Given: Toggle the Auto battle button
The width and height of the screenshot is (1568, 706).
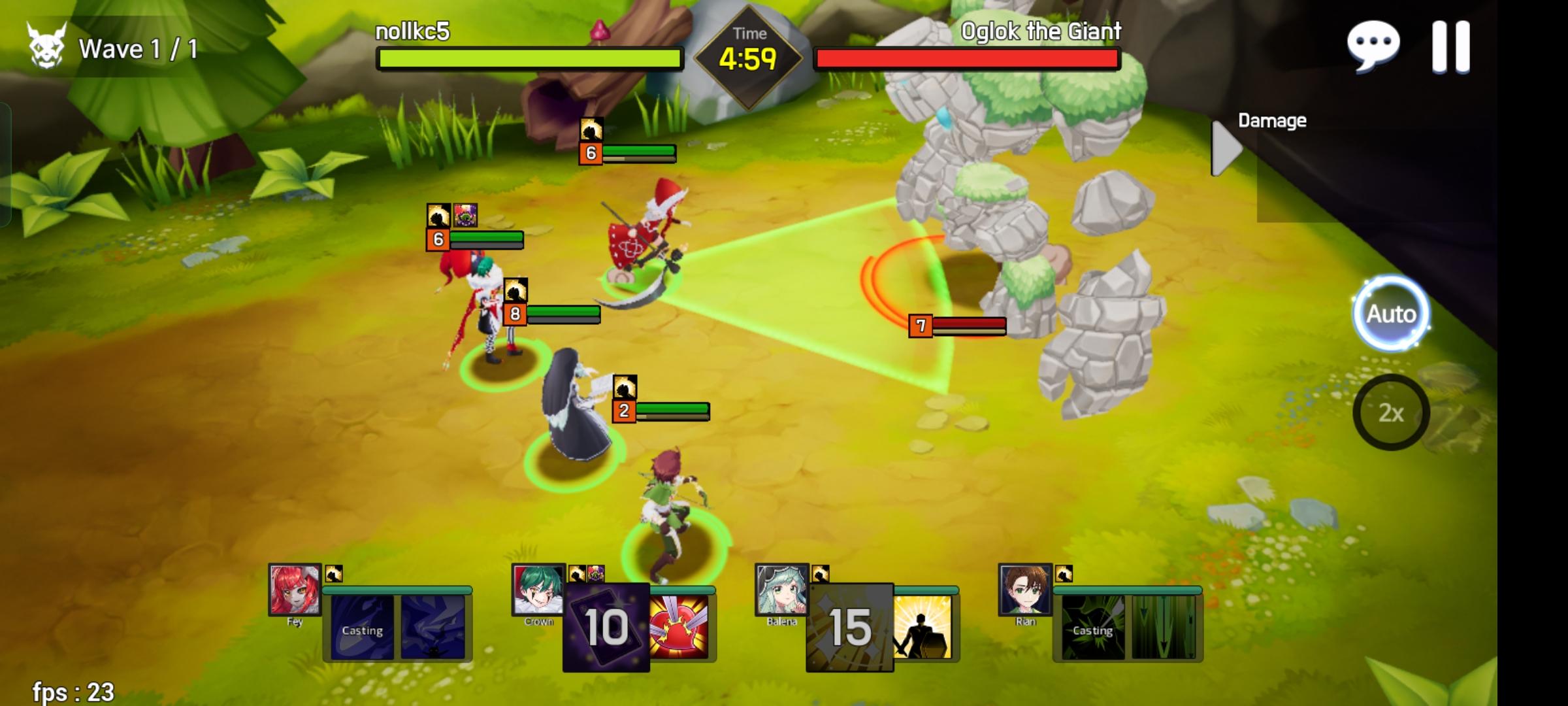Looking at the screenshot, I should [x=1392, y=313].
